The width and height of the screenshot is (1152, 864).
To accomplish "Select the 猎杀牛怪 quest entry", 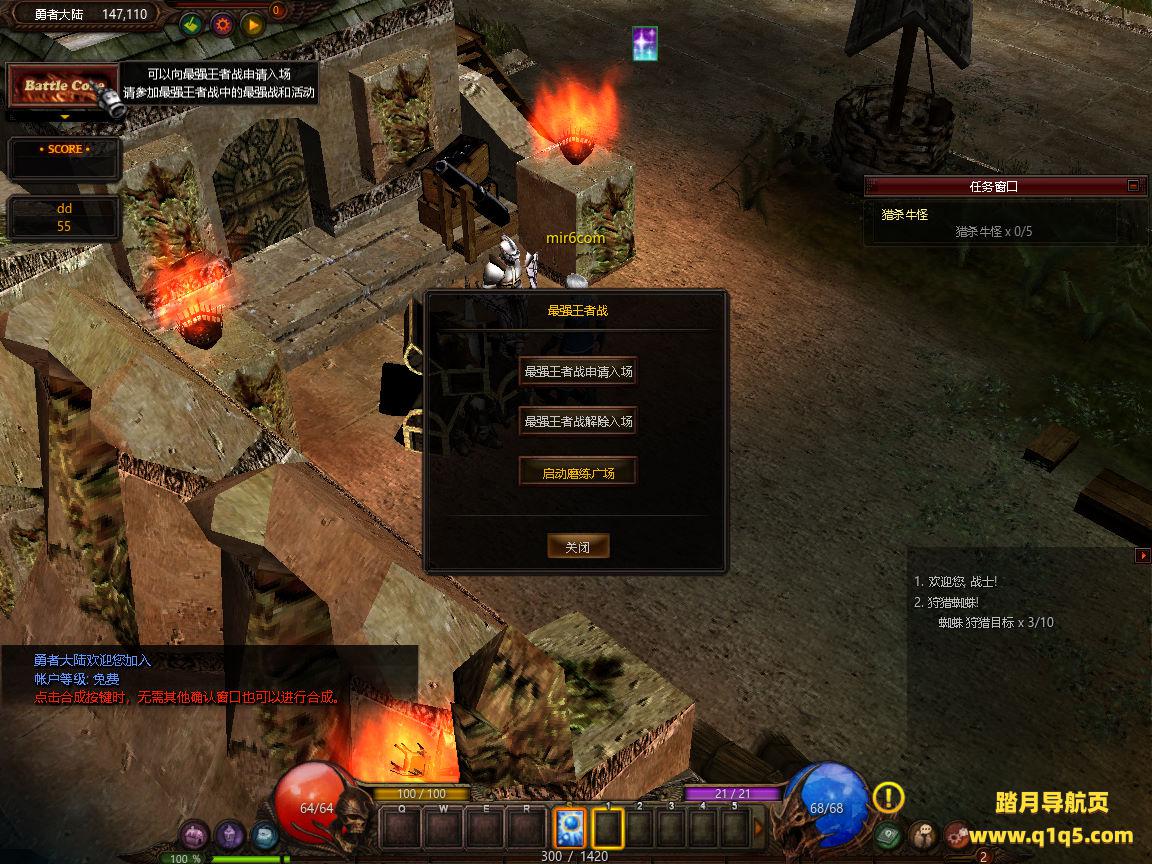I will (903, 214).
